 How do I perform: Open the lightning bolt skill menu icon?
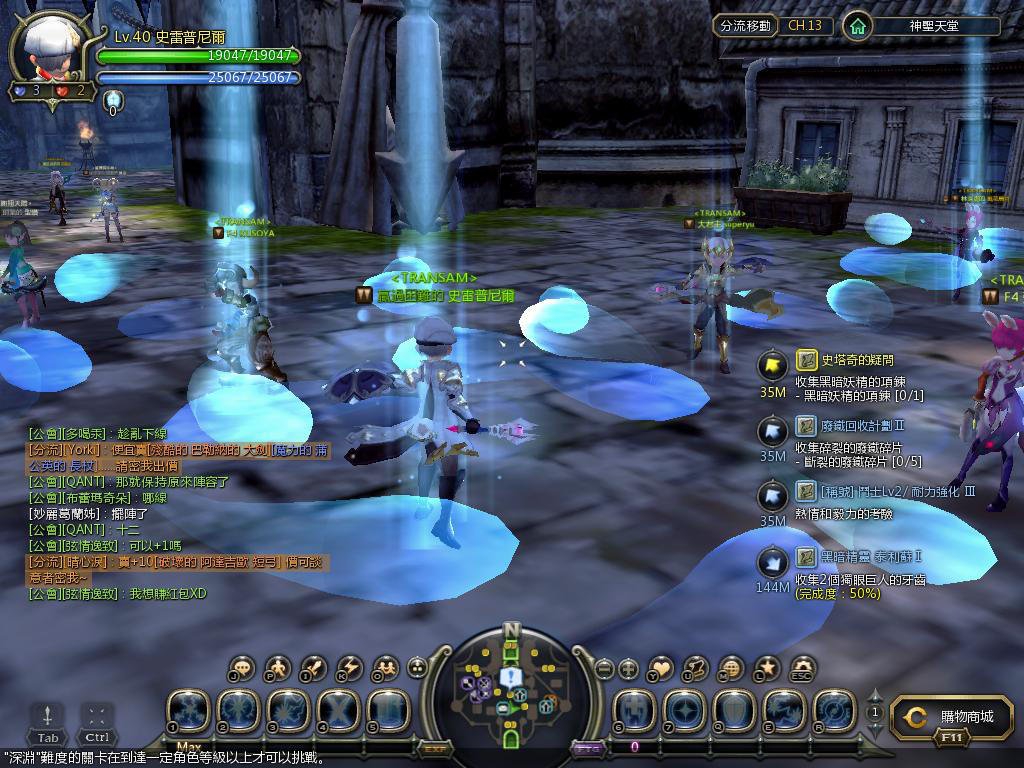[x=349, y=667]
